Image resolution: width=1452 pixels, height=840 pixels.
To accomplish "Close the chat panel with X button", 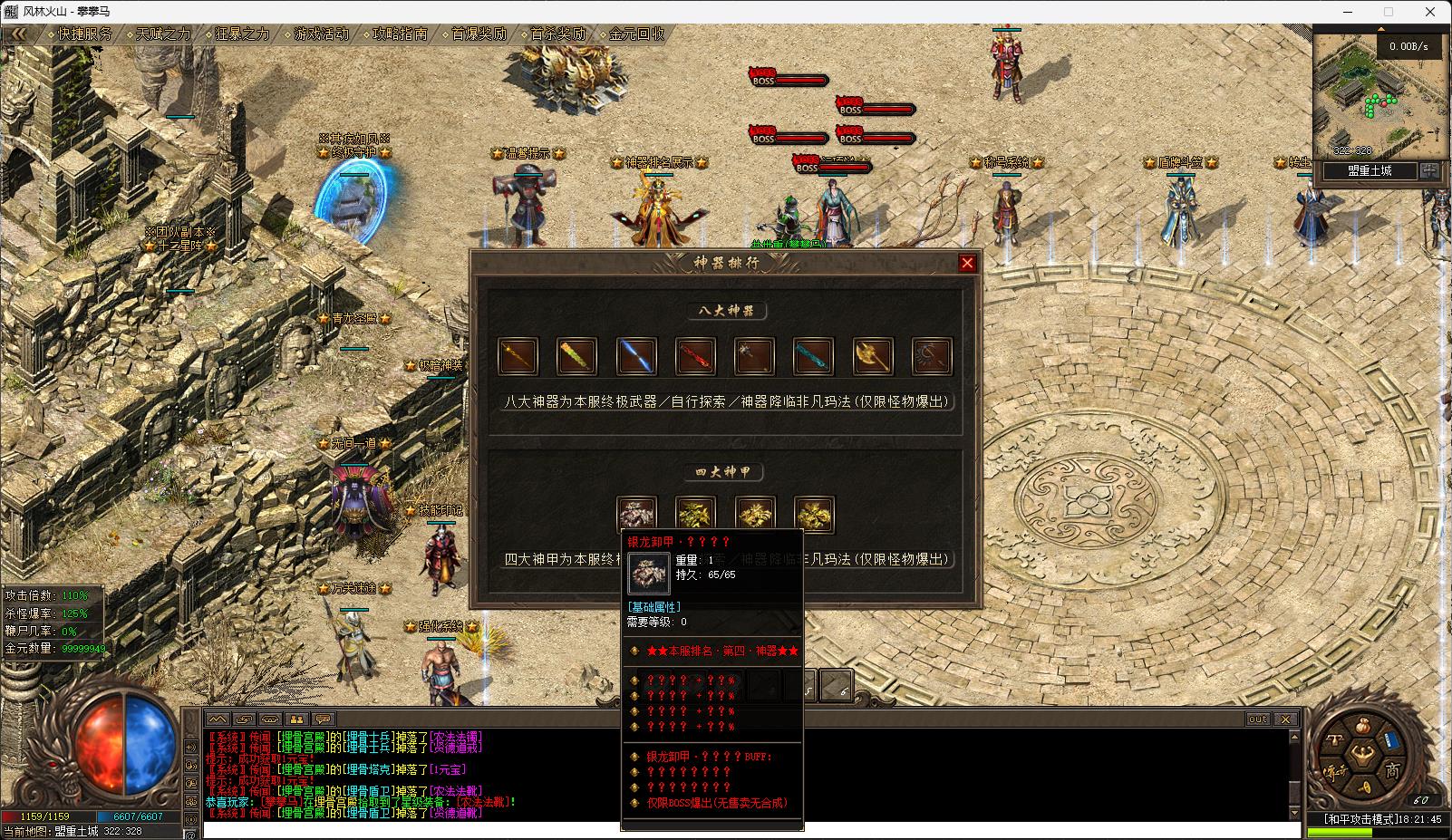I will (x=1285, y=719).
